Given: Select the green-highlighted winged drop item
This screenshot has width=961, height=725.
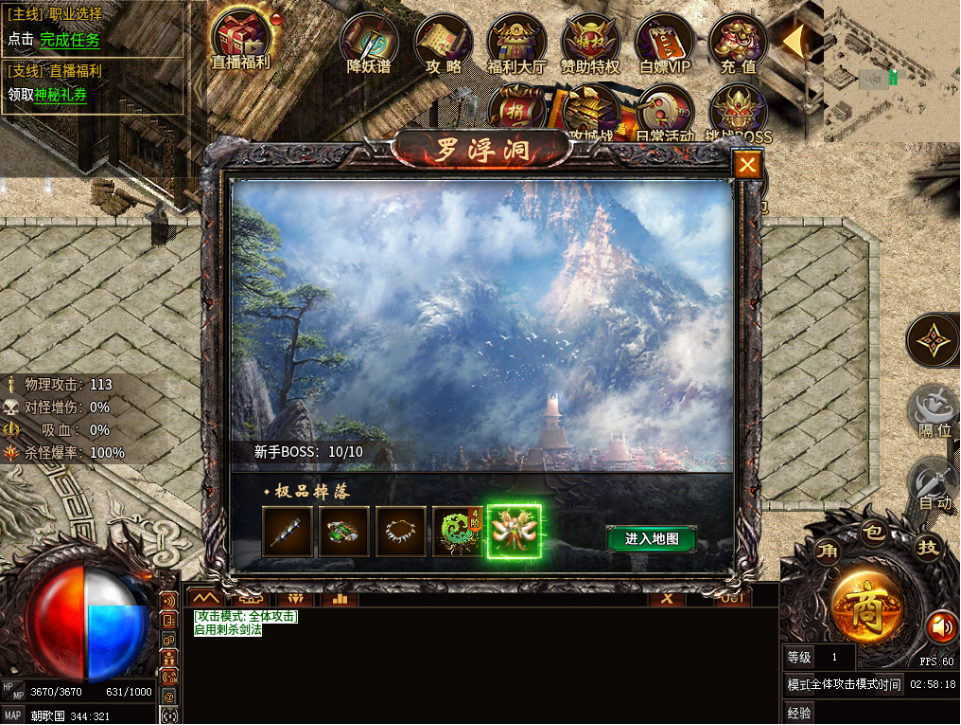Looking at the screenshot, I should click(x=514, y=532).
